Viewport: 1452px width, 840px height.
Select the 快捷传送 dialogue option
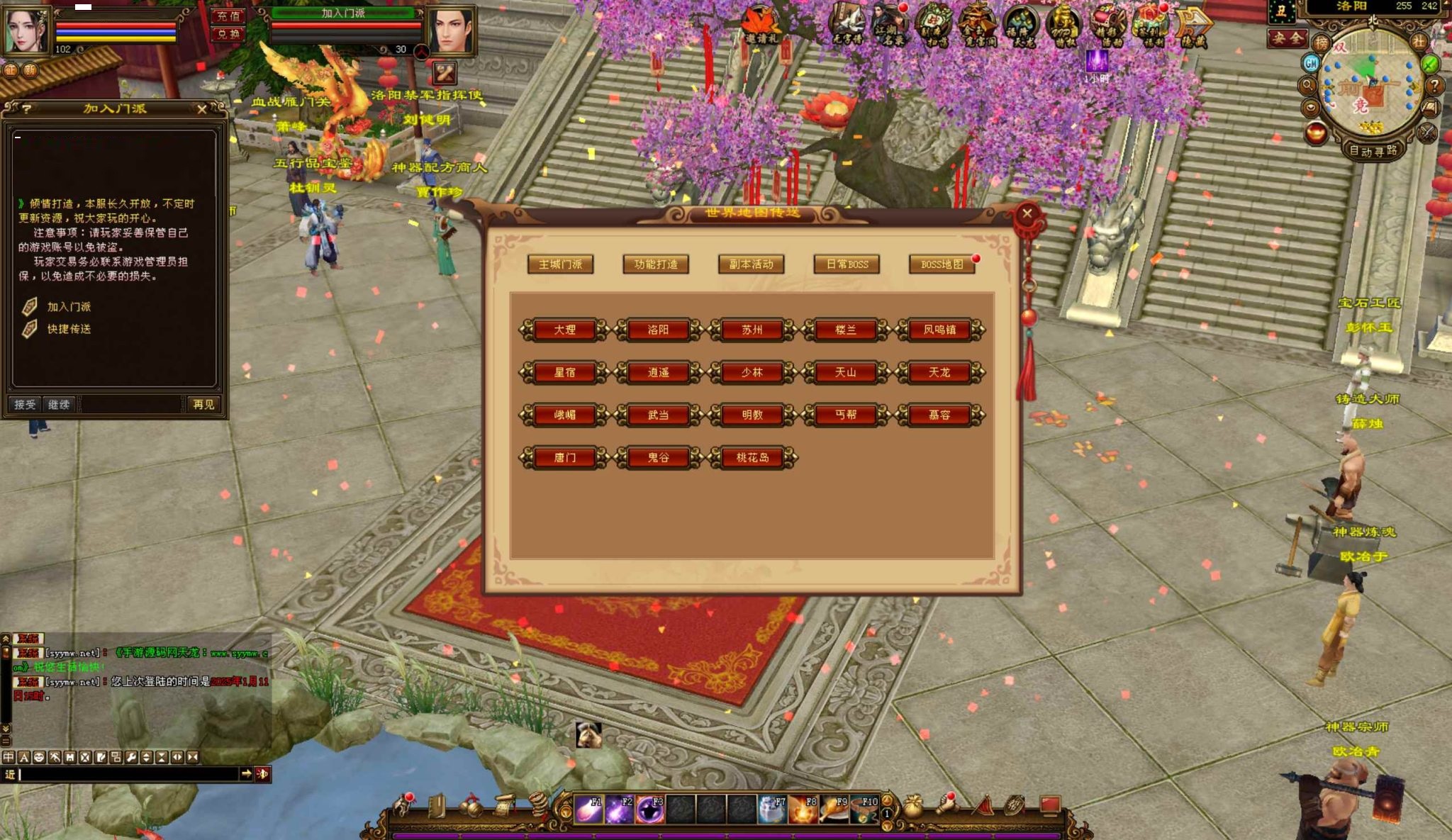(x=69, y=329)
